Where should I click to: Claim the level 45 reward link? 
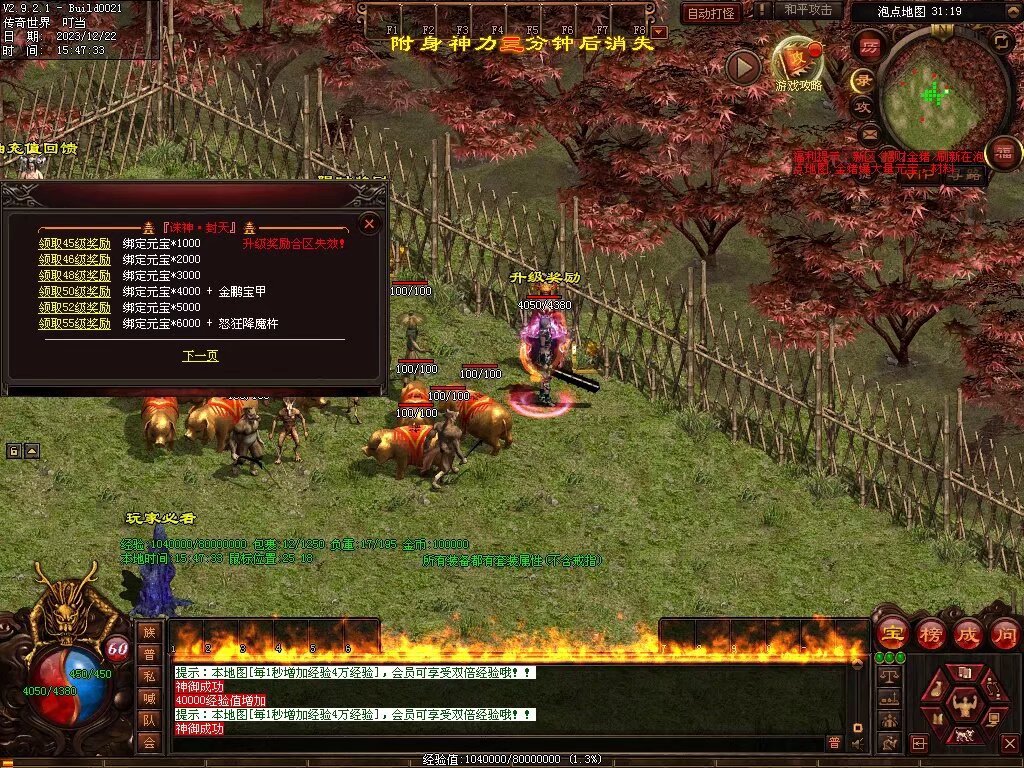[75, 243]
